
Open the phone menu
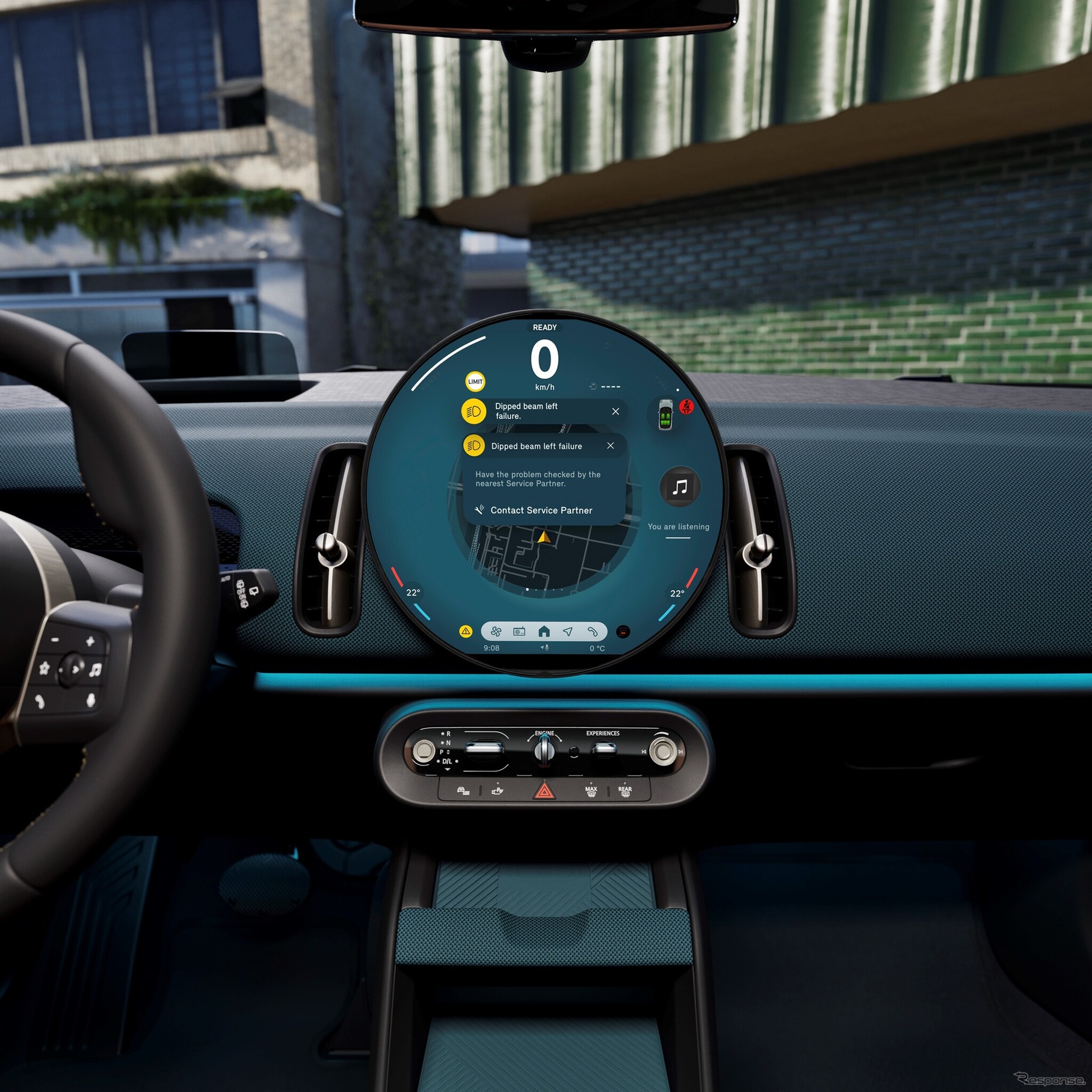click(x=593, y=631)
